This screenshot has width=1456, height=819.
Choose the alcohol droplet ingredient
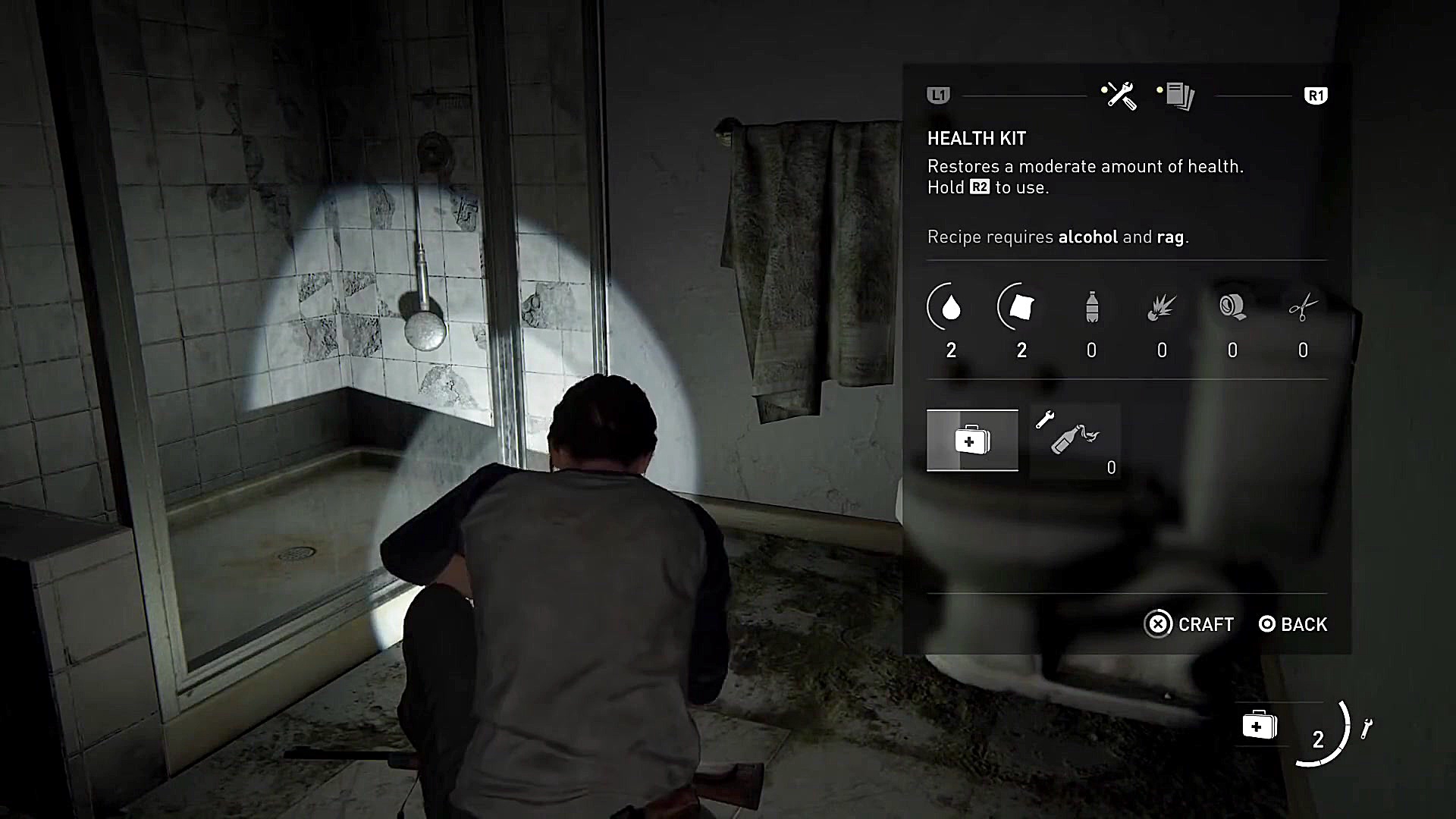coord(951,307)
